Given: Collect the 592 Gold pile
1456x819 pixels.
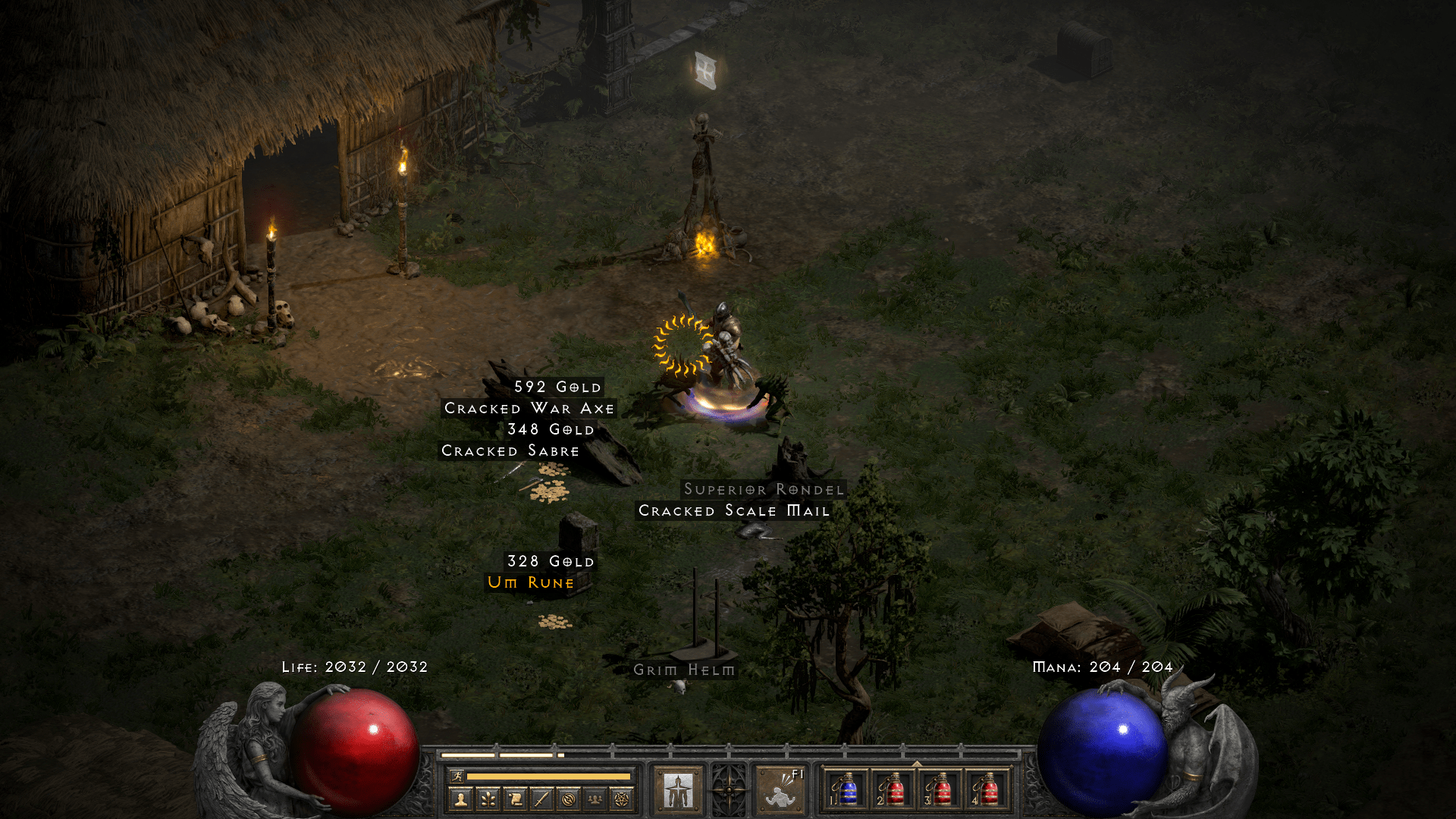Looking at the screenshot, I should coord(556,386).
